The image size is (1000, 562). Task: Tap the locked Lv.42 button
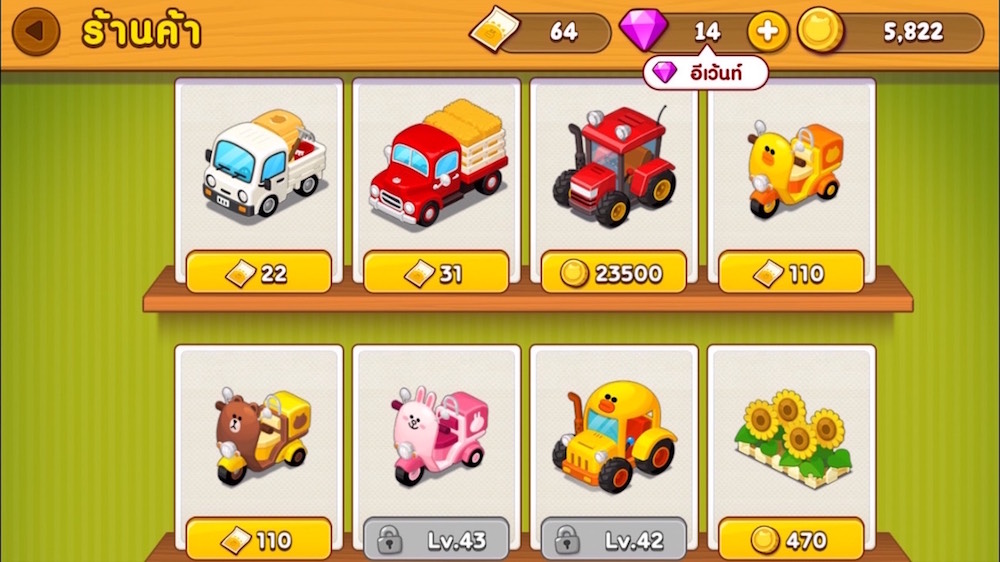pos(614,540)
